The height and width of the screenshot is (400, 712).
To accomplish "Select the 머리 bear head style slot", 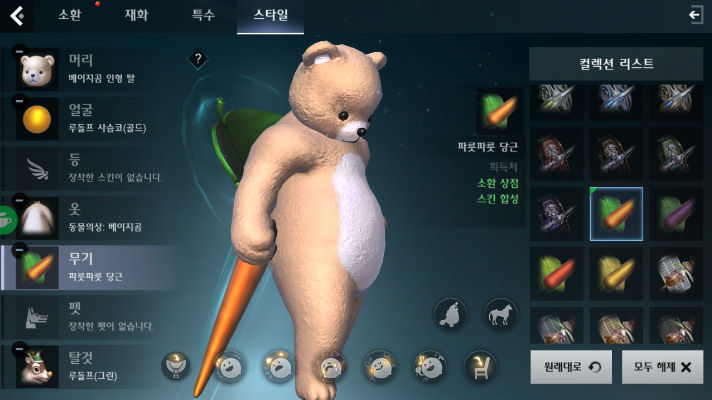I will click(90, 68).
